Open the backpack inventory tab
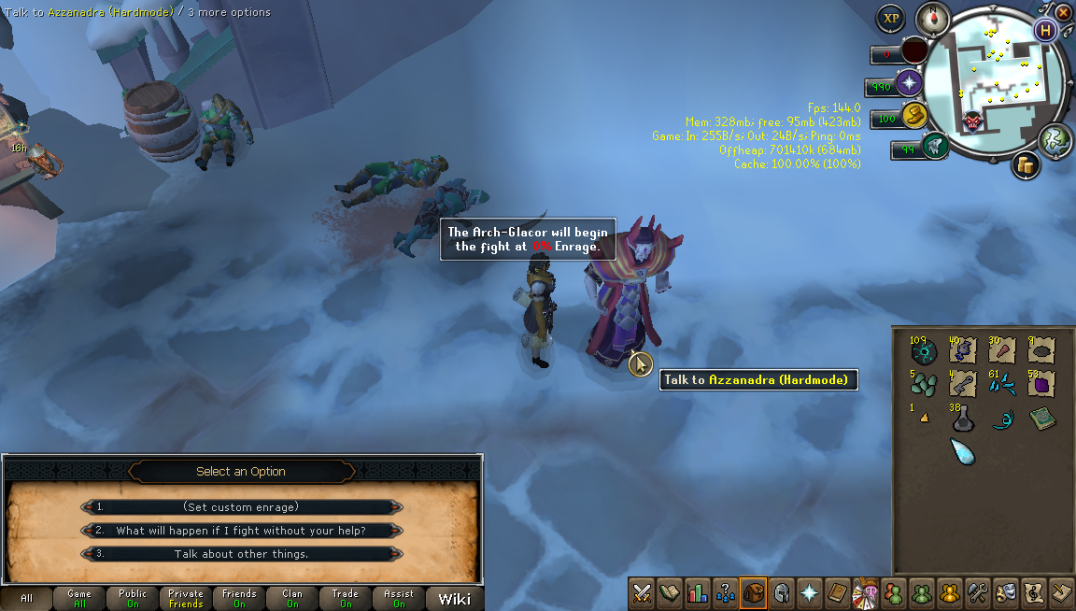 (752, 592)
